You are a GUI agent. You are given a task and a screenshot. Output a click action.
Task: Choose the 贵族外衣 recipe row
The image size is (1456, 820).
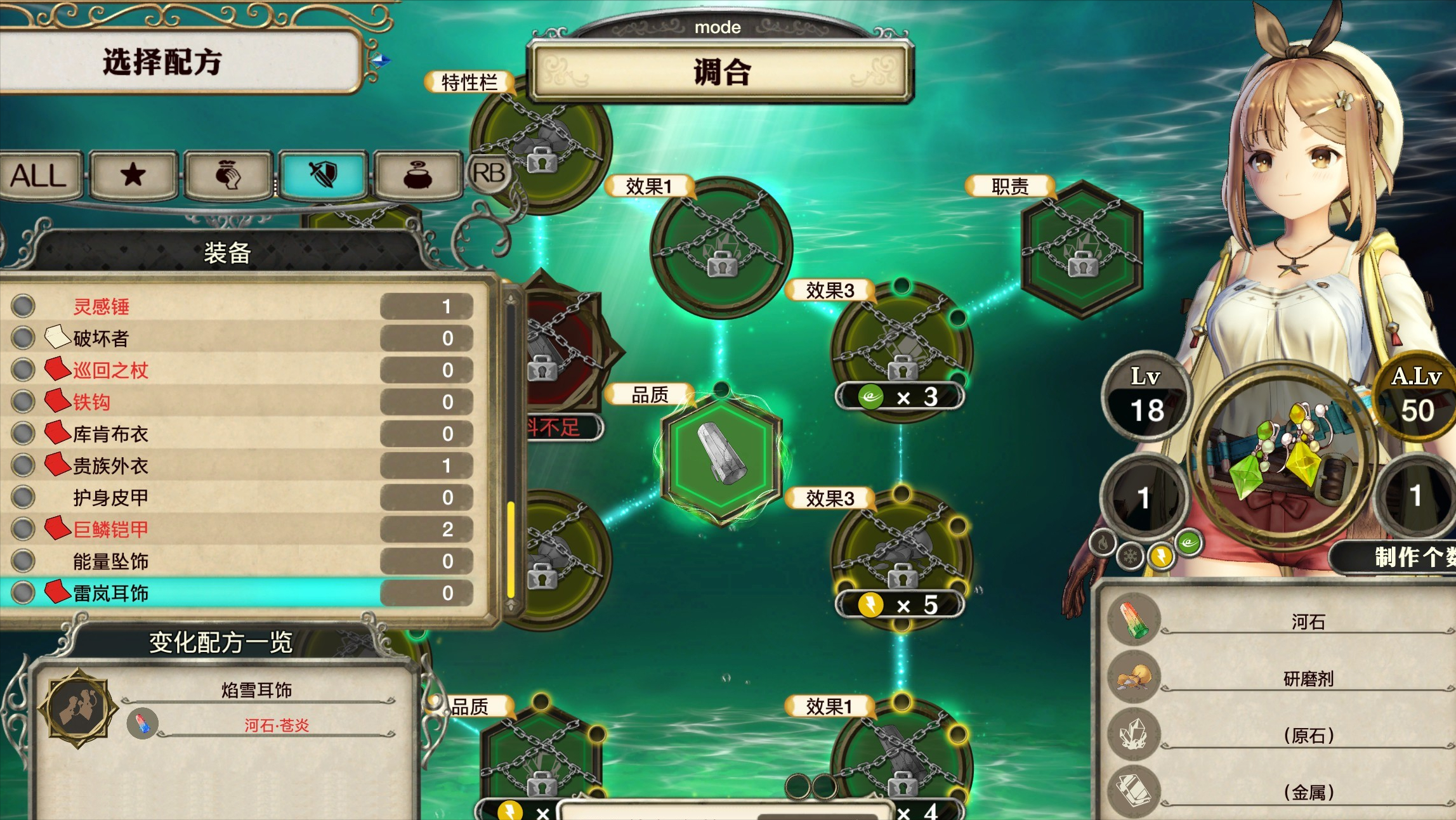pos(241,465)
